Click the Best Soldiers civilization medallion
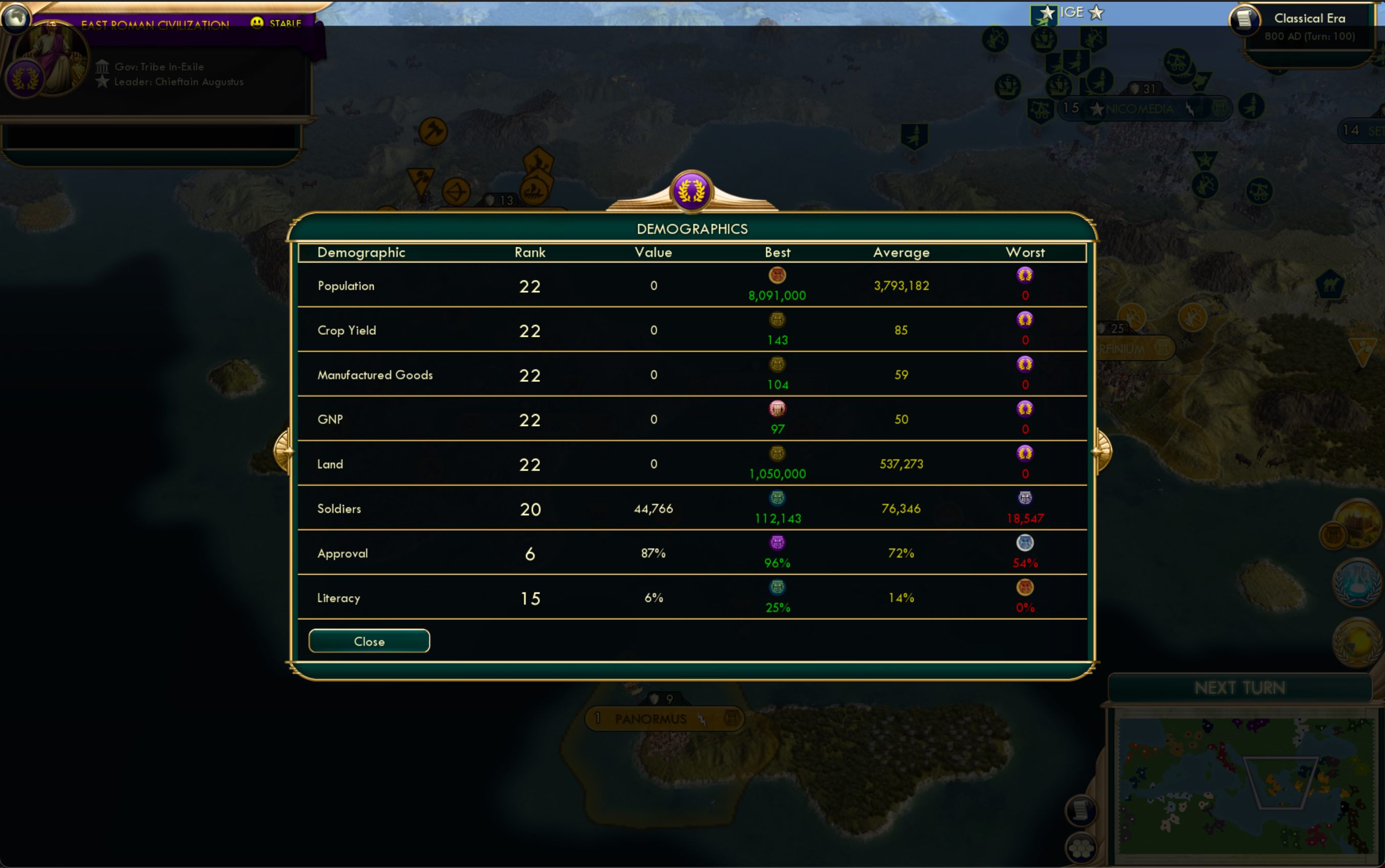Viewport: 1385px width, 868px height. pos(777,498)
